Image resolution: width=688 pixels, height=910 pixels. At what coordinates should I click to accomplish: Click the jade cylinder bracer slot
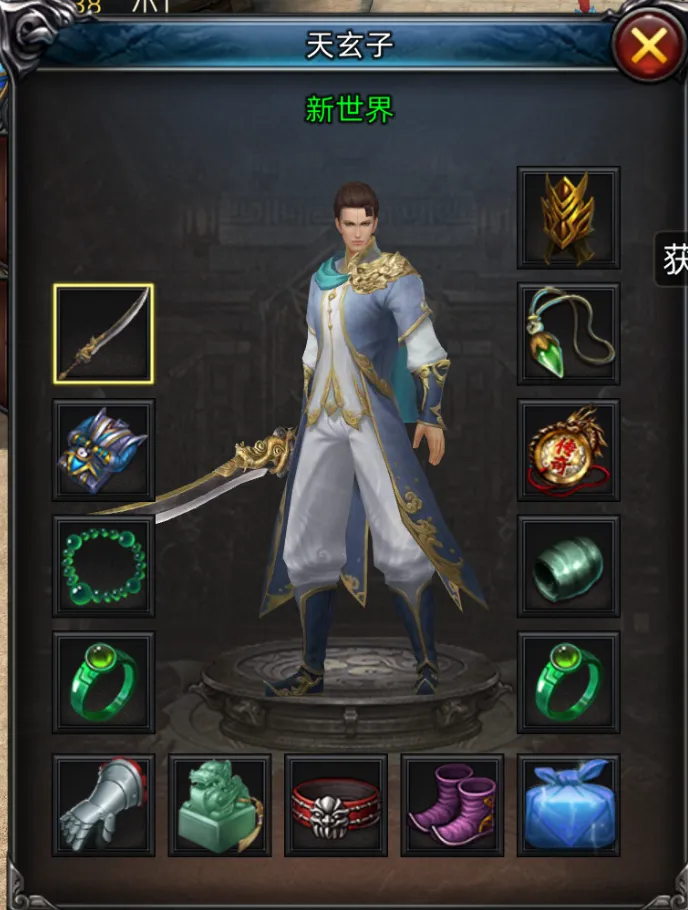point(568,566)
